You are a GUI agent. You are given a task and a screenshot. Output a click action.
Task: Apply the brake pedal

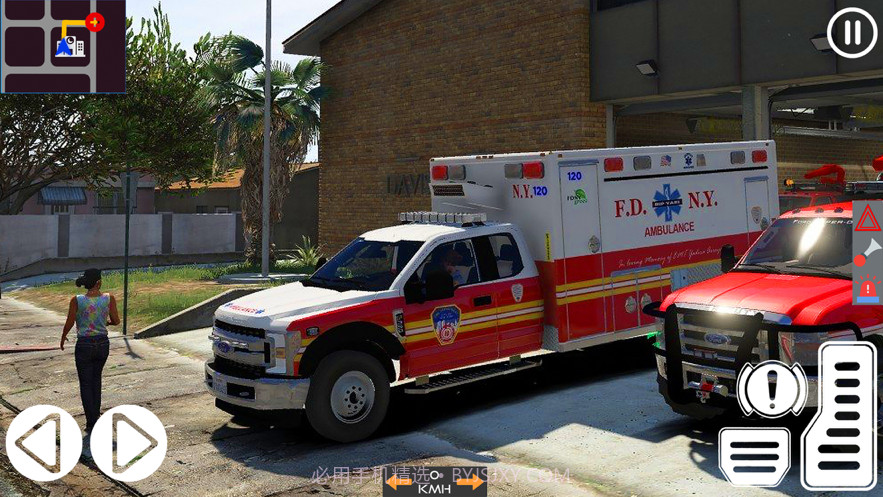(x=754, y=456)
